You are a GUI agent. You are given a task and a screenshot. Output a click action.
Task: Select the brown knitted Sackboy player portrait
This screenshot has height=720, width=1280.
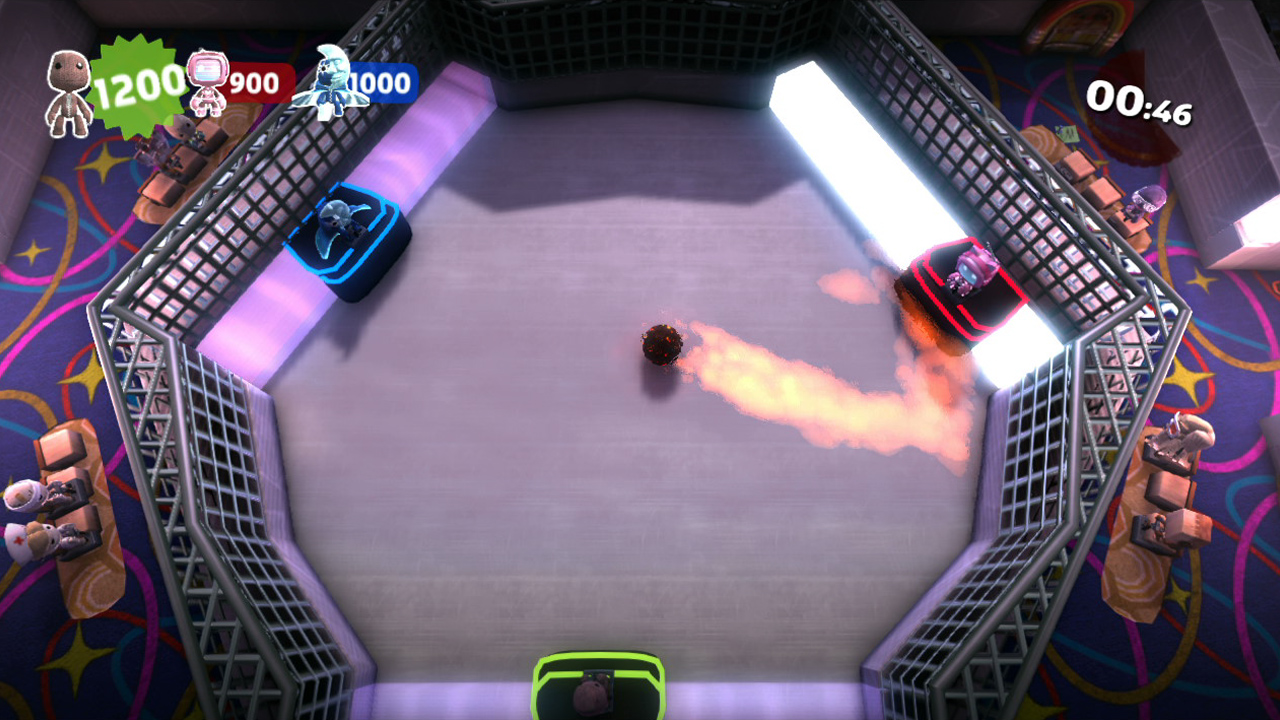(x=68, y=92)
